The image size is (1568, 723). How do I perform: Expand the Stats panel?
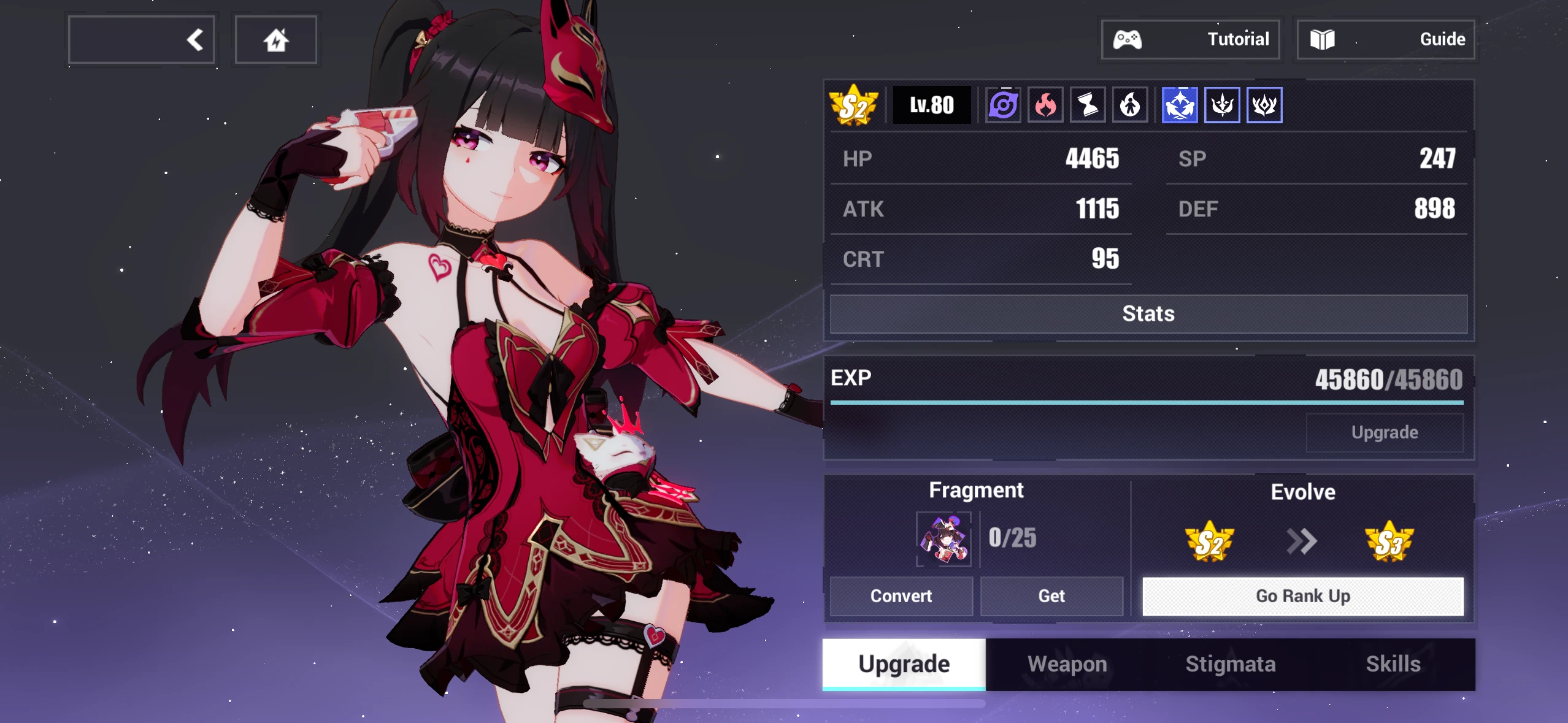click(x=1148, y=314)
